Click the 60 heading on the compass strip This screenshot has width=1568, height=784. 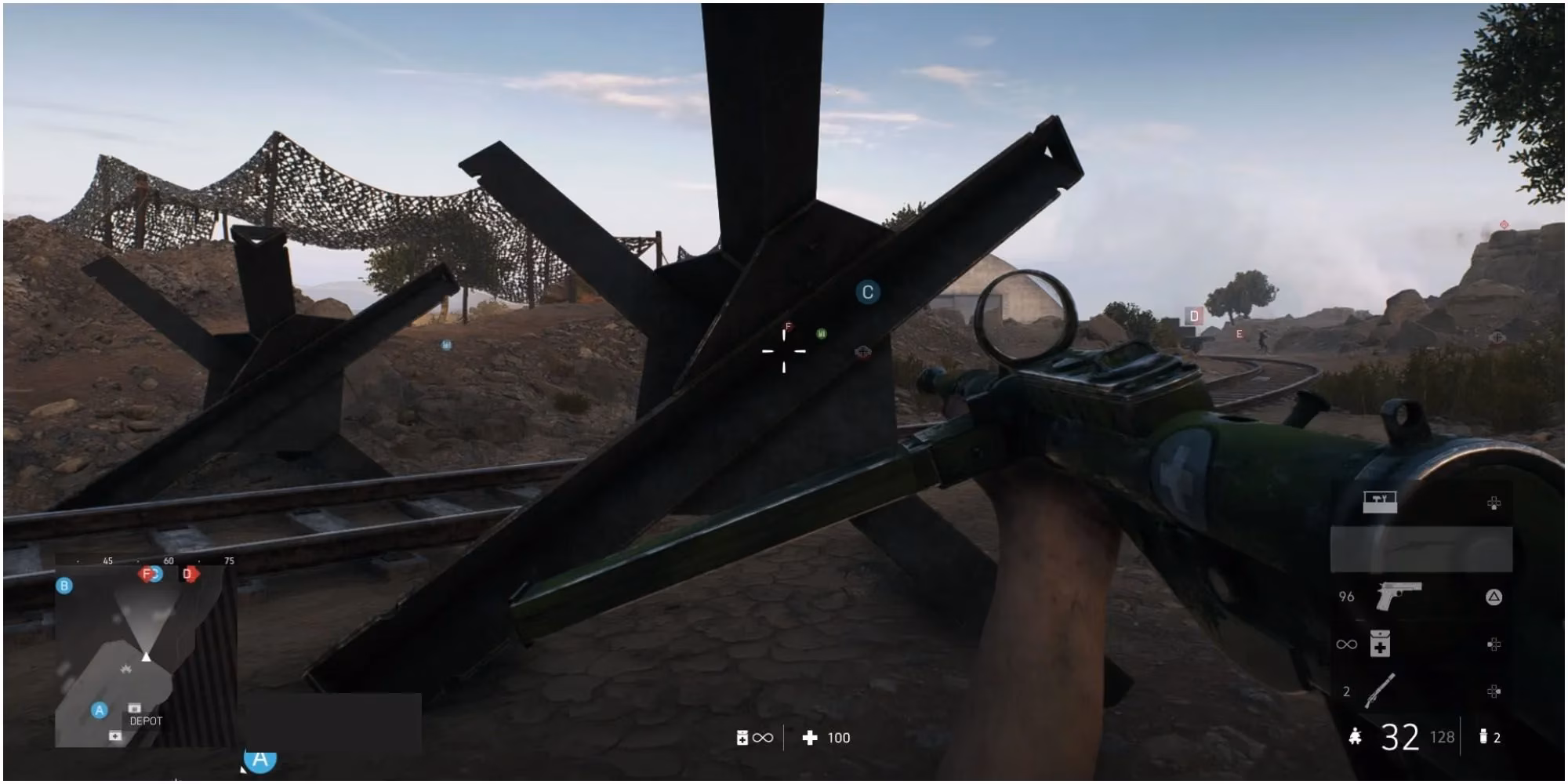point(168,561)
